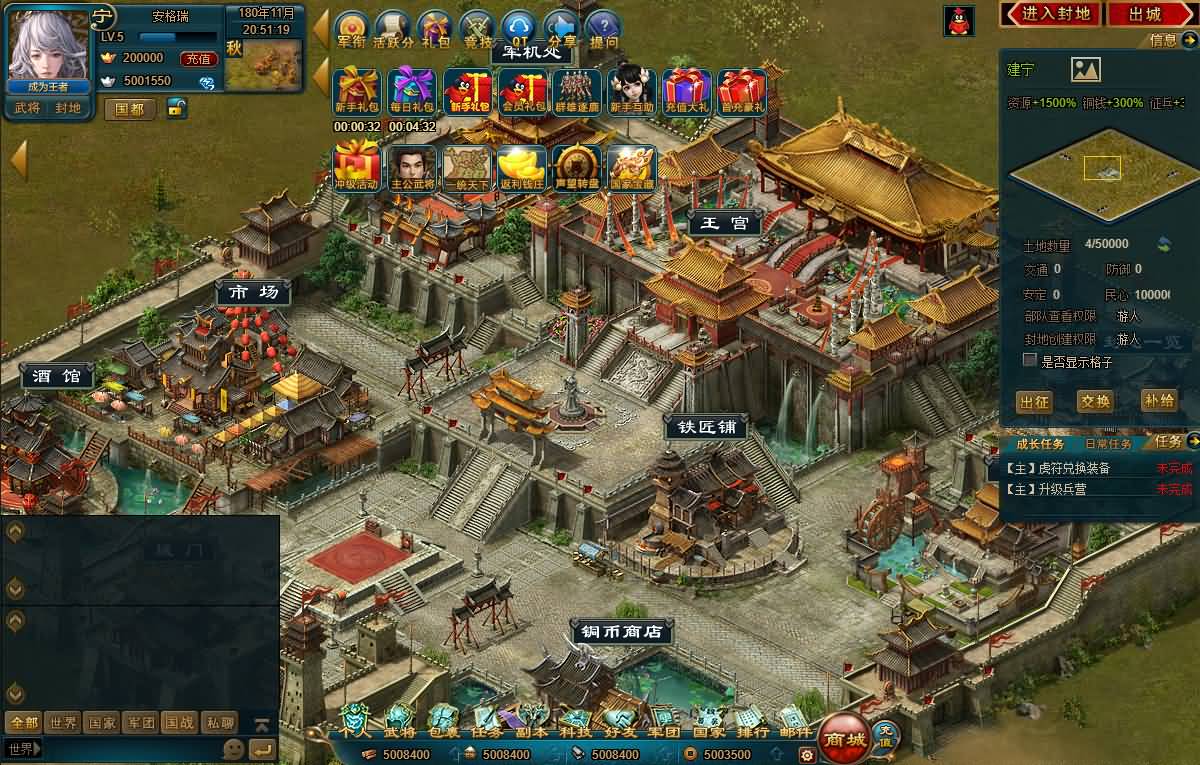Click the isometric territory minimap

(x=1100, y=175)
